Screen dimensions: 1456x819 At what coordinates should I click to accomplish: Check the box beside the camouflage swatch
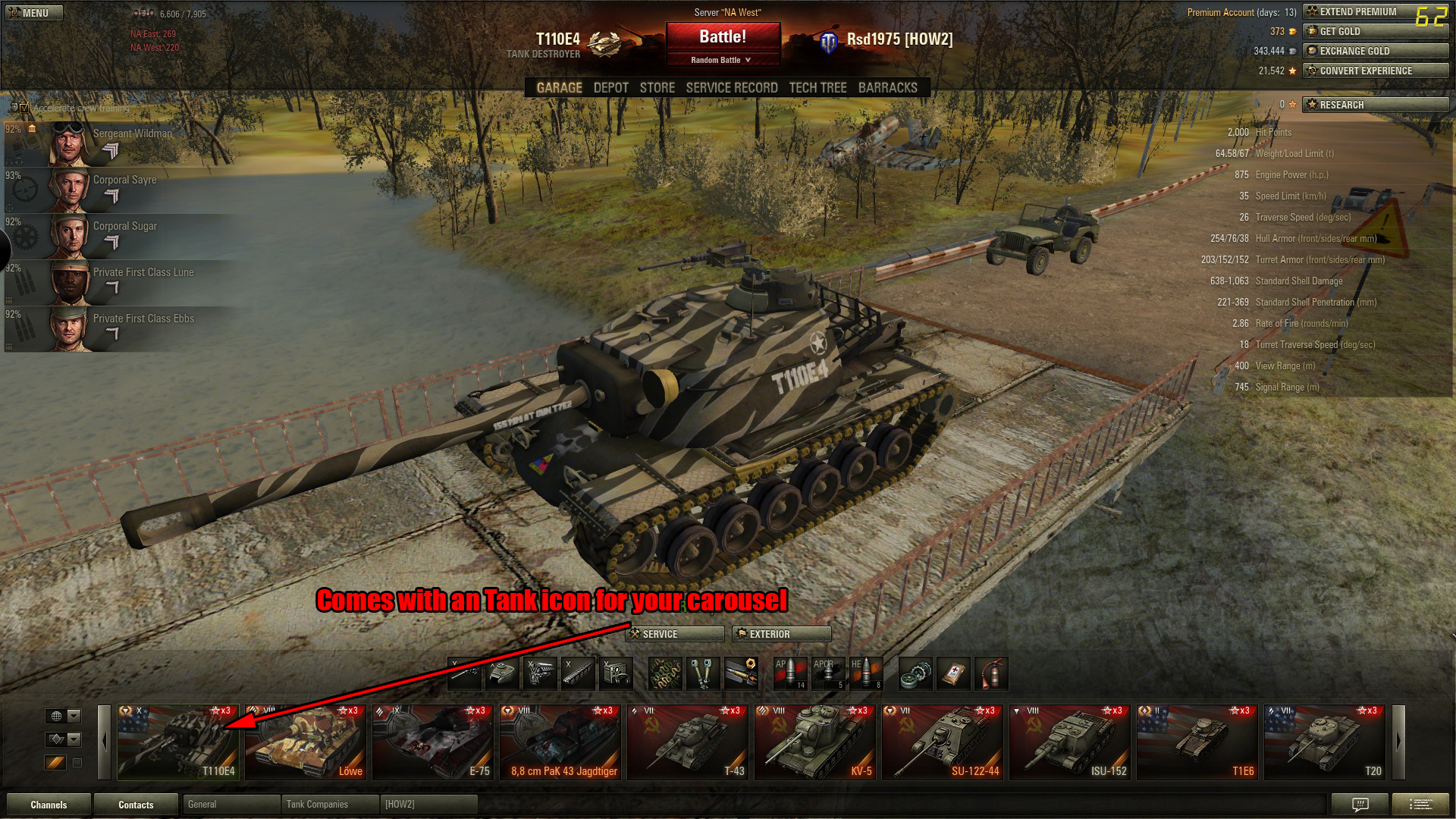[77, 763]
